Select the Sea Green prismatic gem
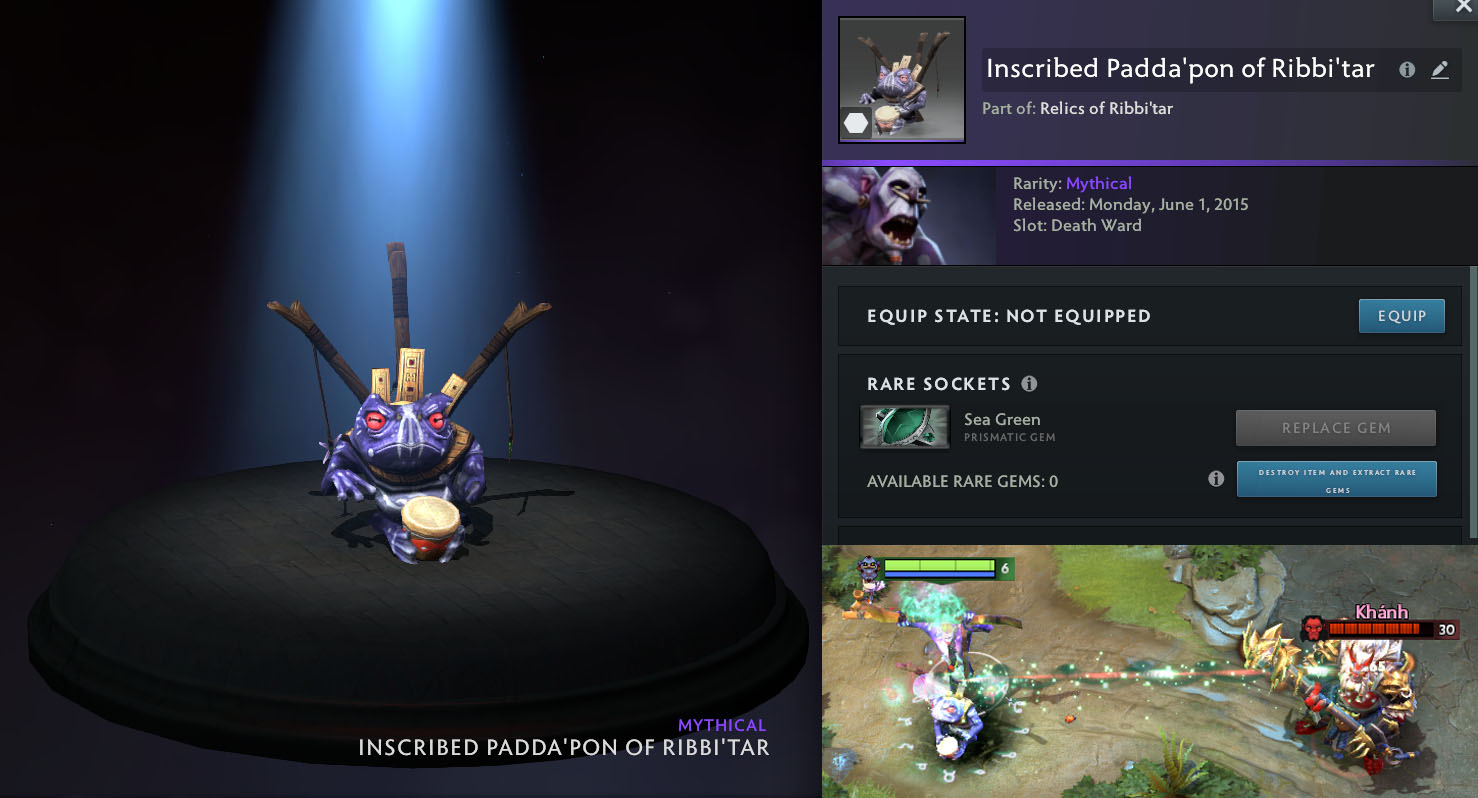The image size is (1478, 798). [x=905, y=427]
